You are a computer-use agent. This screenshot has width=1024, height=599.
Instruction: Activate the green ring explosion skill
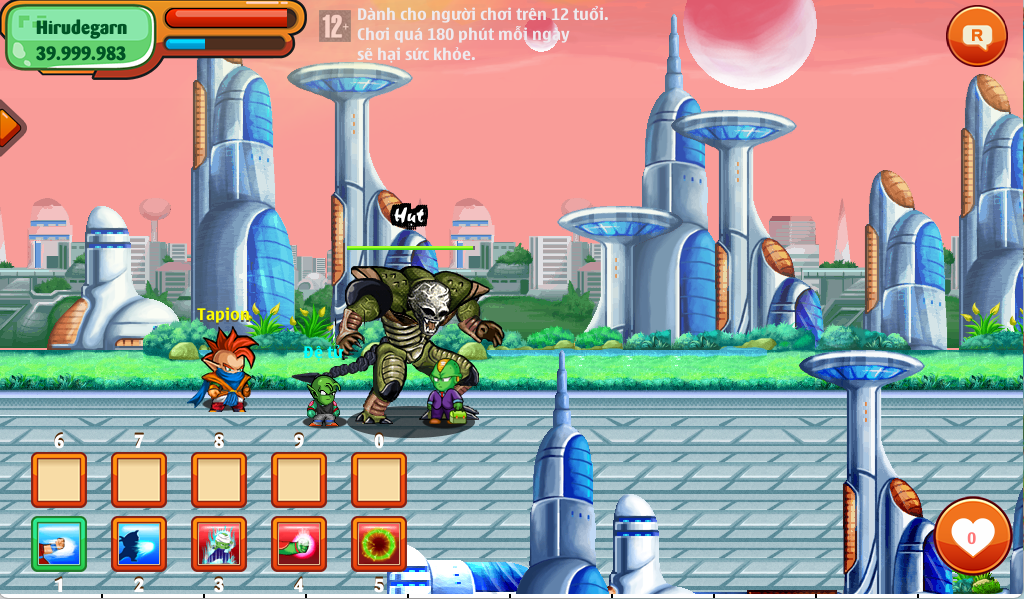point(379,544)
